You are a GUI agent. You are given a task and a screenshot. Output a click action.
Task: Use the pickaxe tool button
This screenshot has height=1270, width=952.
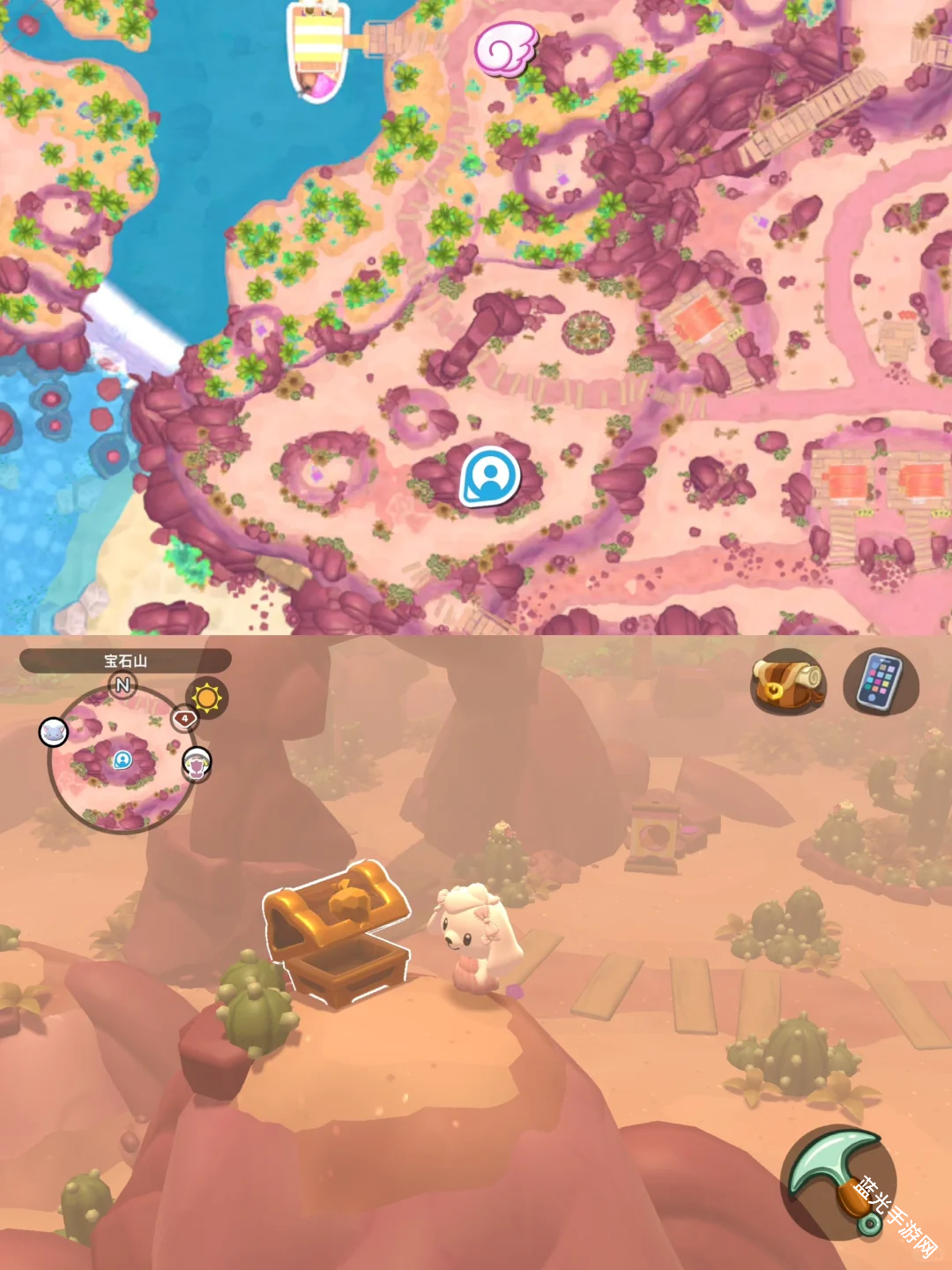[x=837, y=1182]
